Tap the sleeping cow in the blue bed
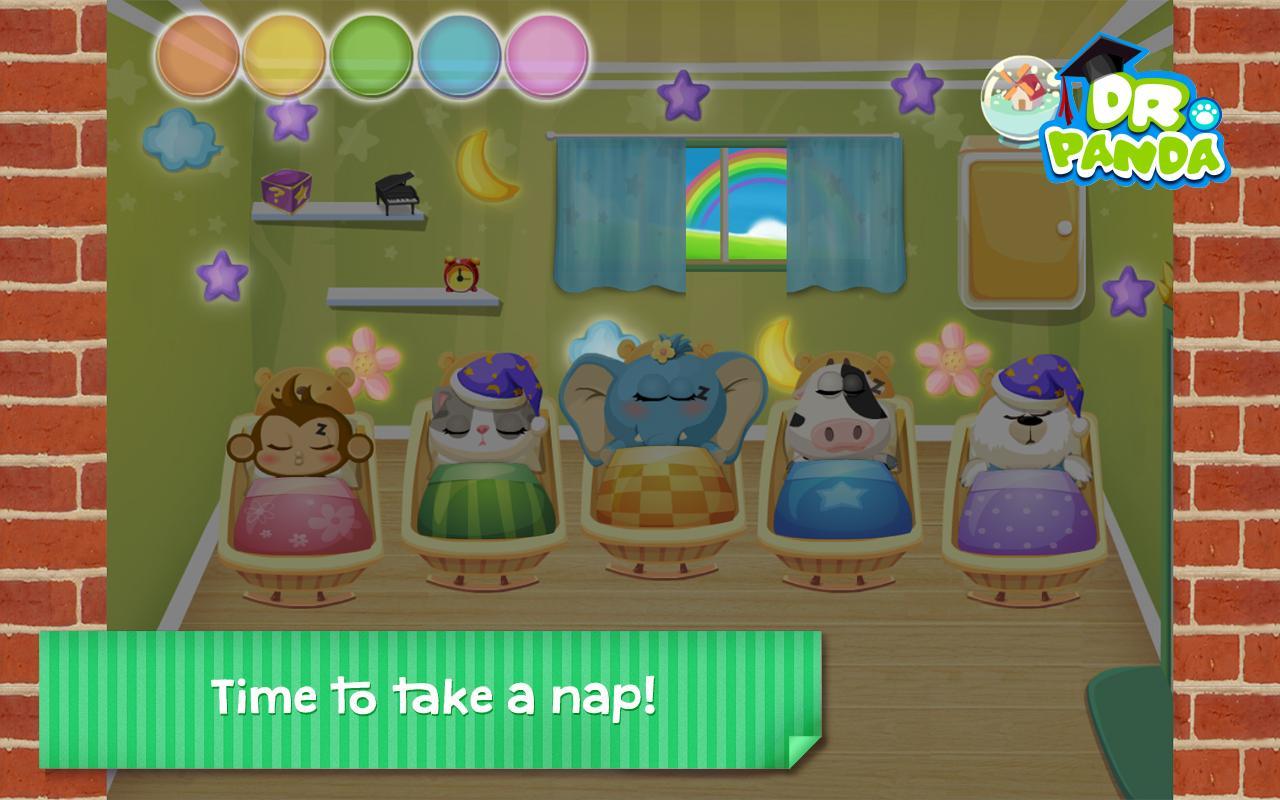This screenshot has height=800, width=1280. 840,410
